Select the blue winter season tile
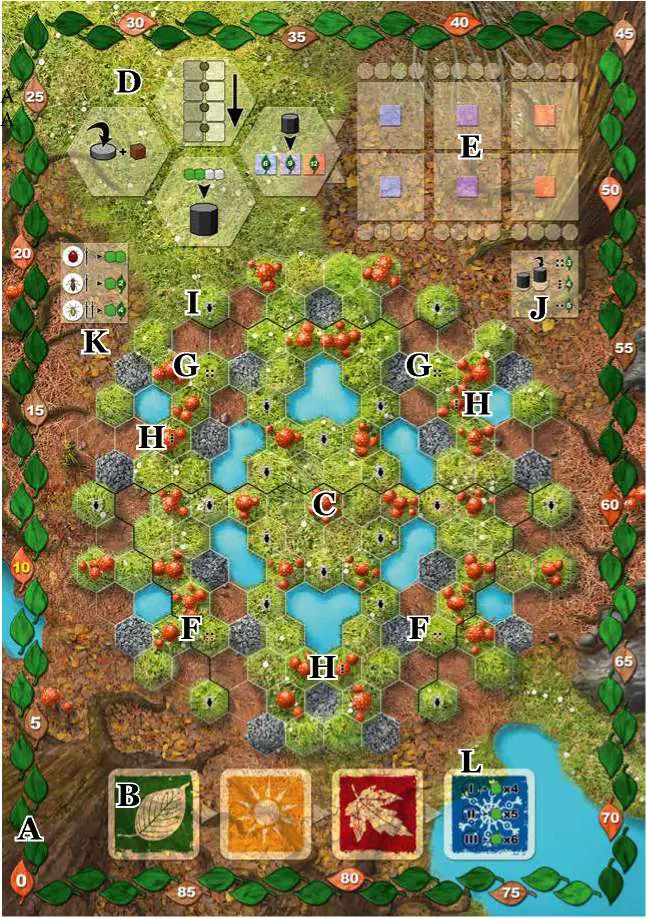The image size is (647, 918). click(489, 815)
